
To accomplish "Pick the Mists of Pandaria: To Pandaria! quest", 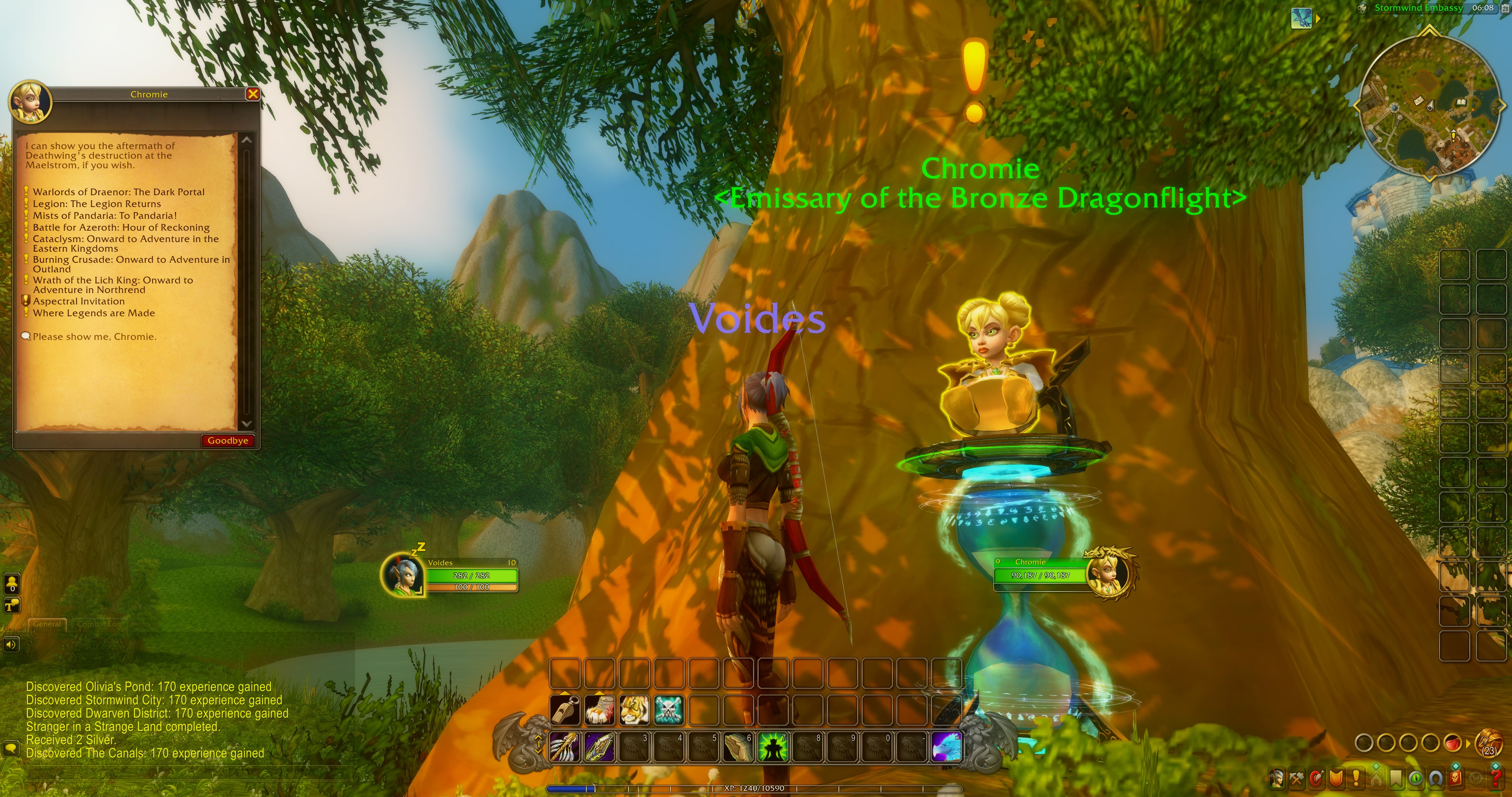I will point(104,215).
